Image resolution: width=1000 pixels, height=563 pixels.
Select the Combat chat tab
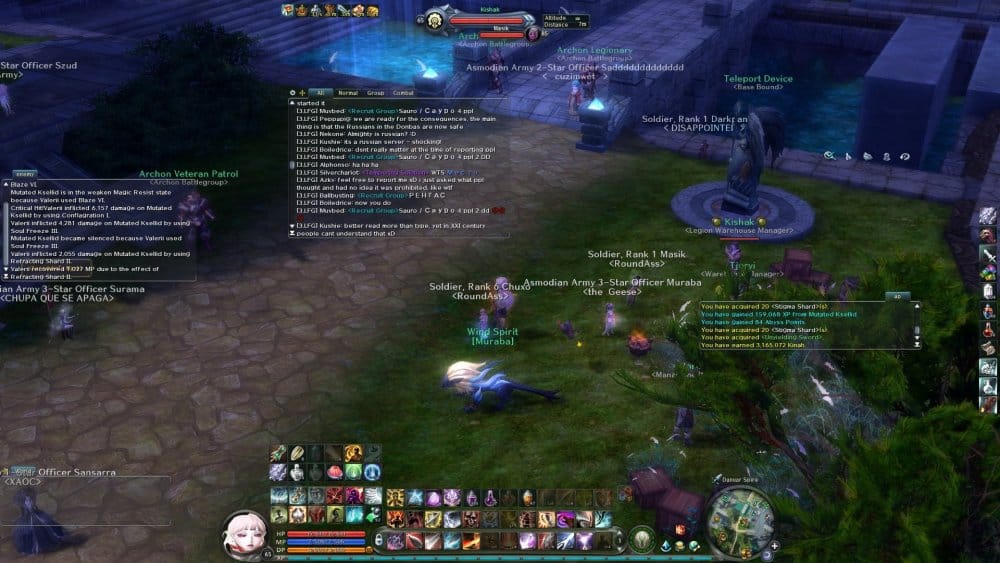tap(403, 93)
